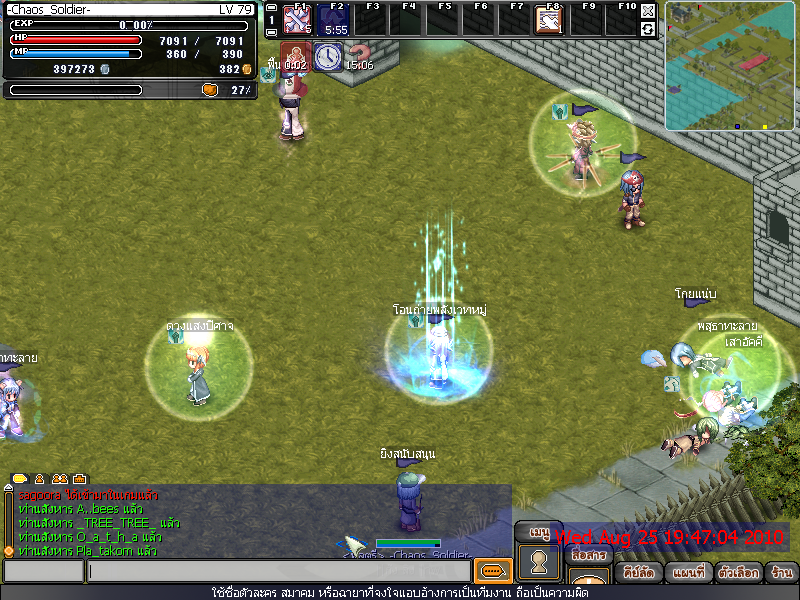Close the skill hotbar

648,11
